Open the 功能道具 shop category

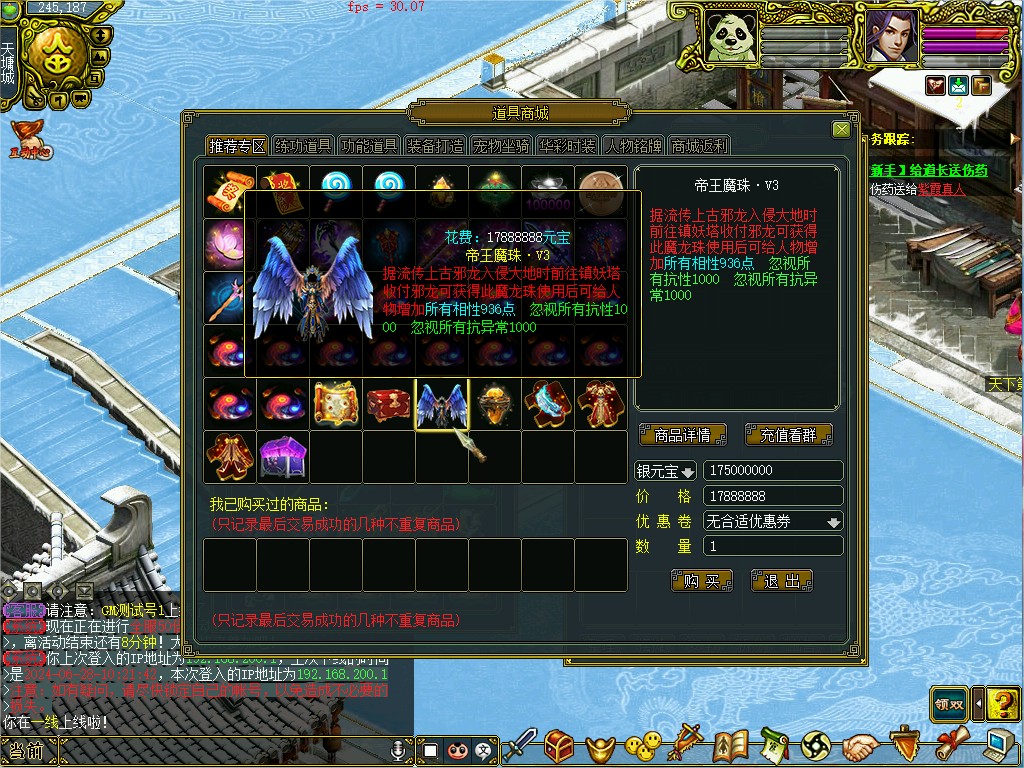pyautogui.click(x=369, y=146)
